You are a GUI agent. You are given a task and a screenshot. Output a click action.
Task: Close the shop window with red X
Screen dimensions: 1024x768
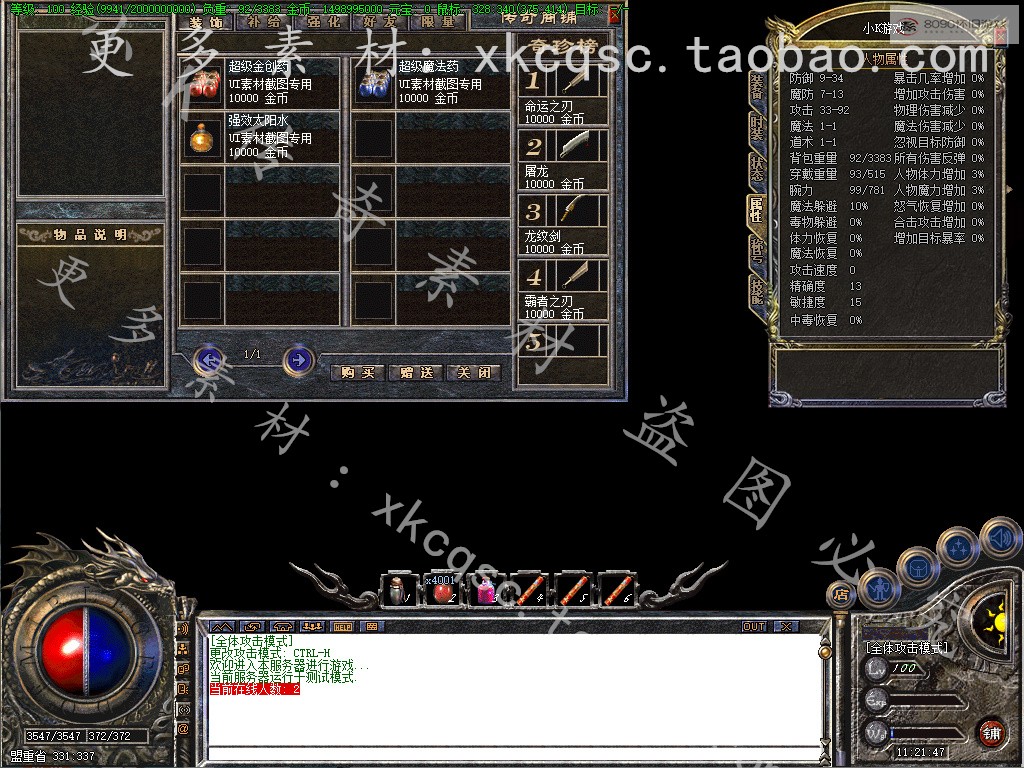(614, 14)
